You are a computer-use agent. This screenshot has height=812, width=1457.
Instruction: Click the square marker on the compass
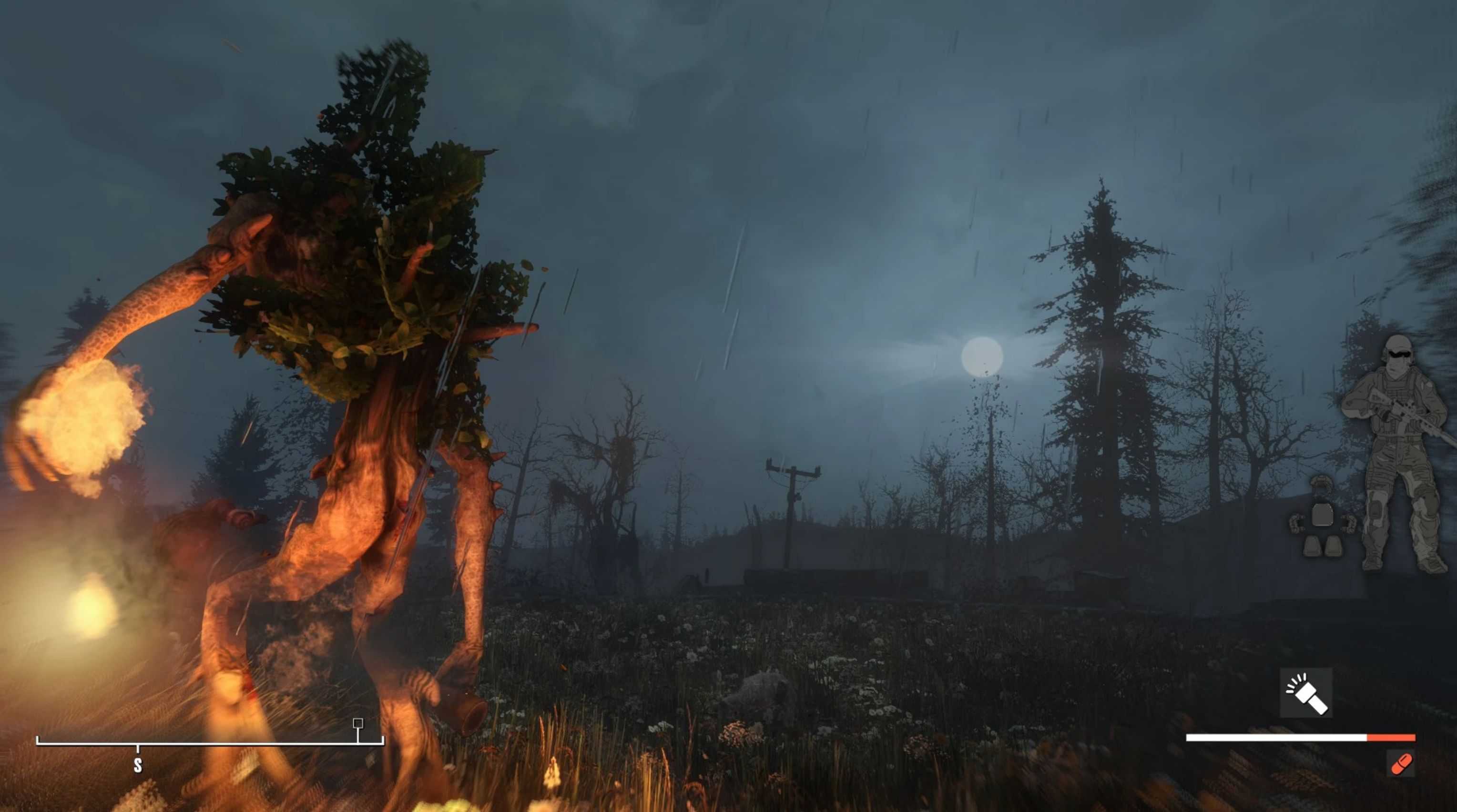(357, 723)
